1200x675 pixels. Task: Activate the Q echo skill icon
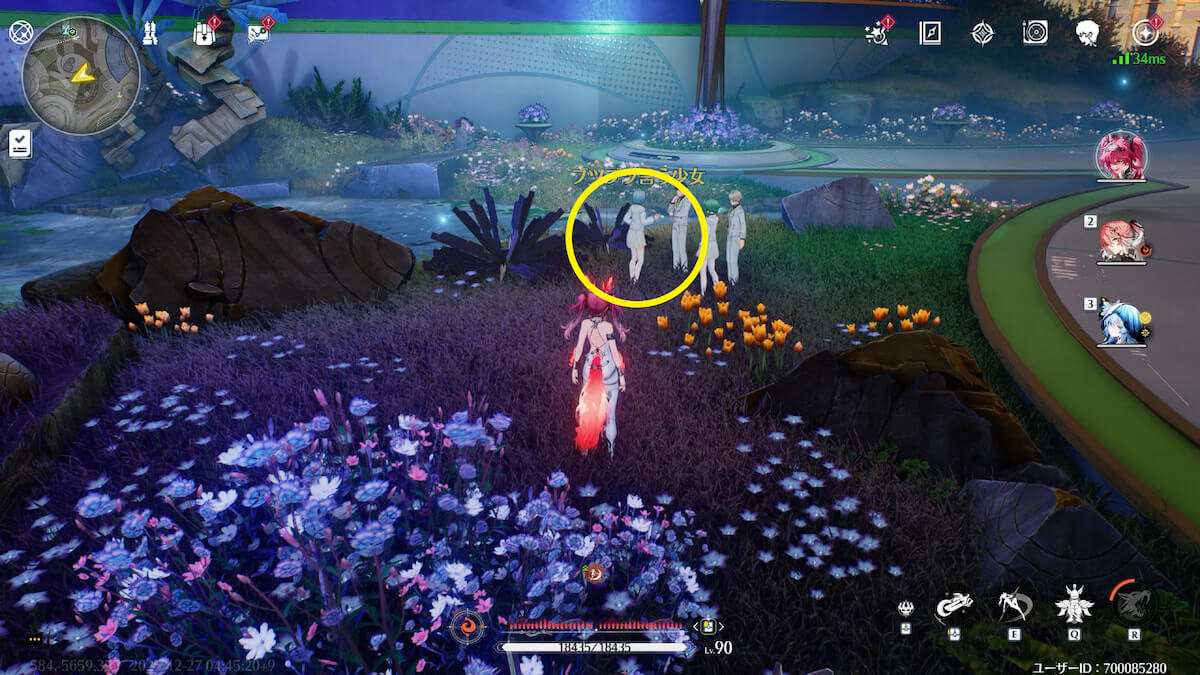1074,603
